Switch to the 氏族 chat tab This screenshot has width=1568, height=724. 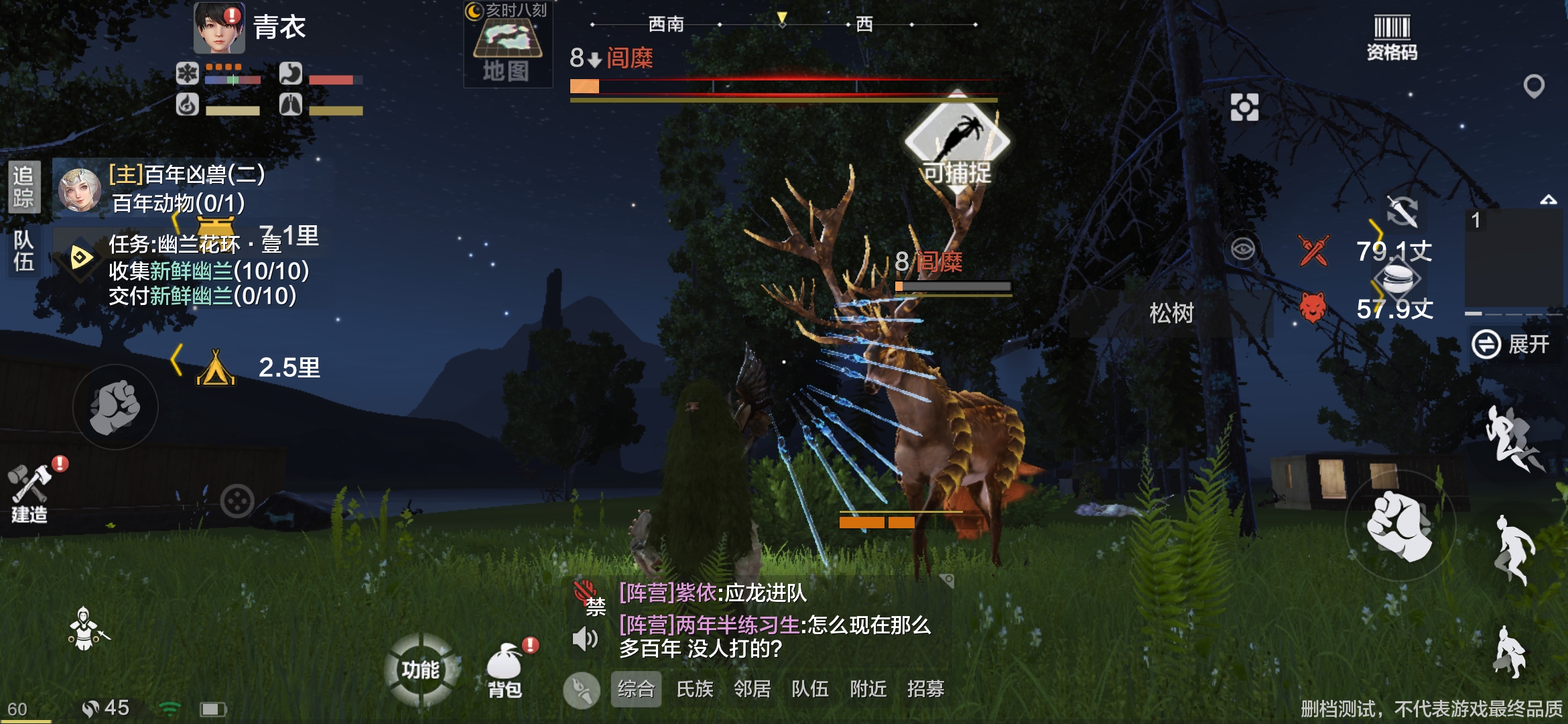695,688
